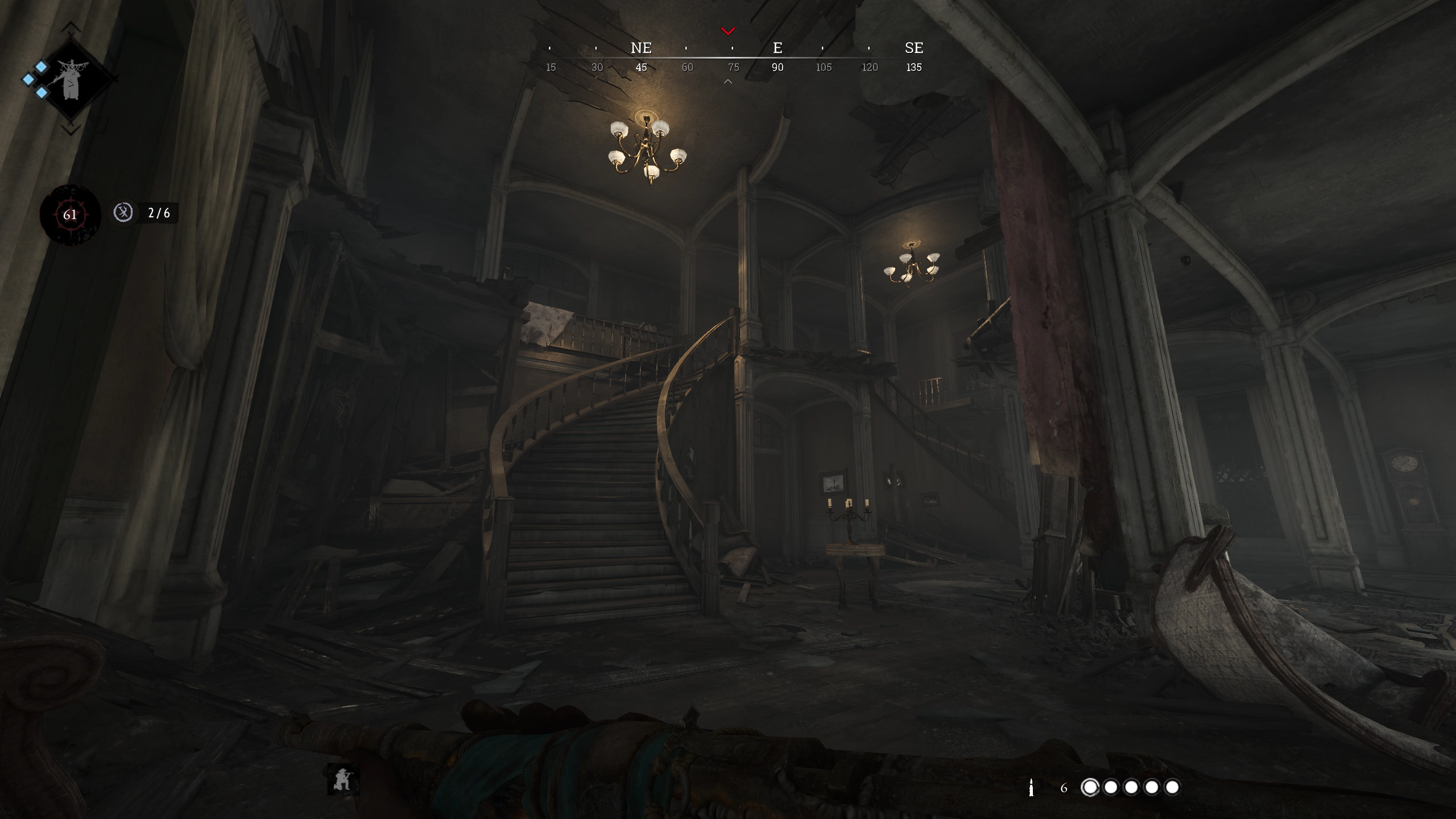The image size is (1456, 819).
Task: Click the small white chevron under the compass
Action: 727,81
